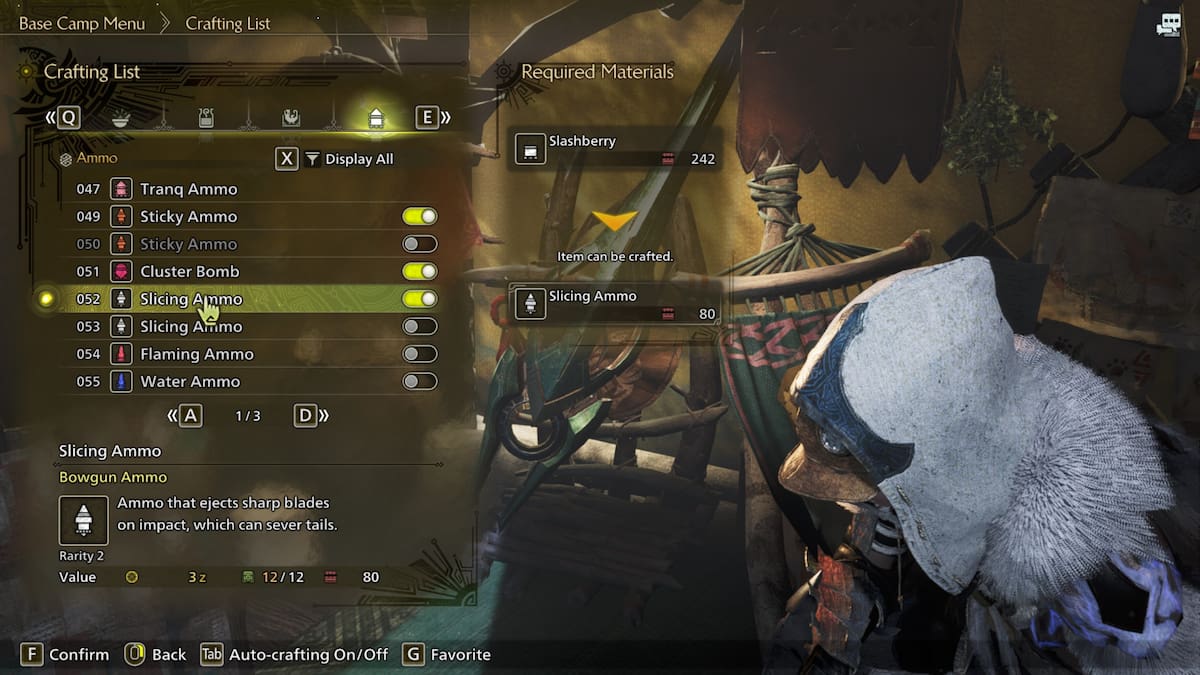Select the Cluster Bomb recipe

click(190, 271)
